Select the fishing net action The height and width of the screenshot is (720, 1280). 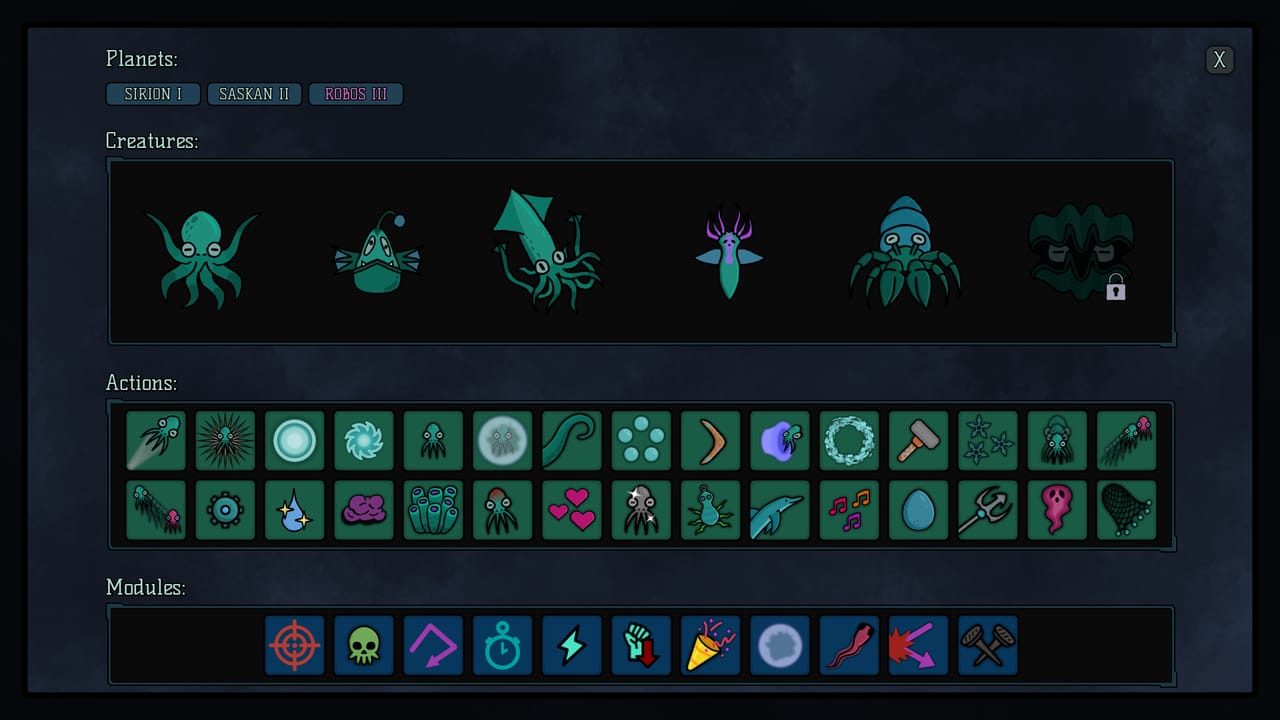(1126, 509)
